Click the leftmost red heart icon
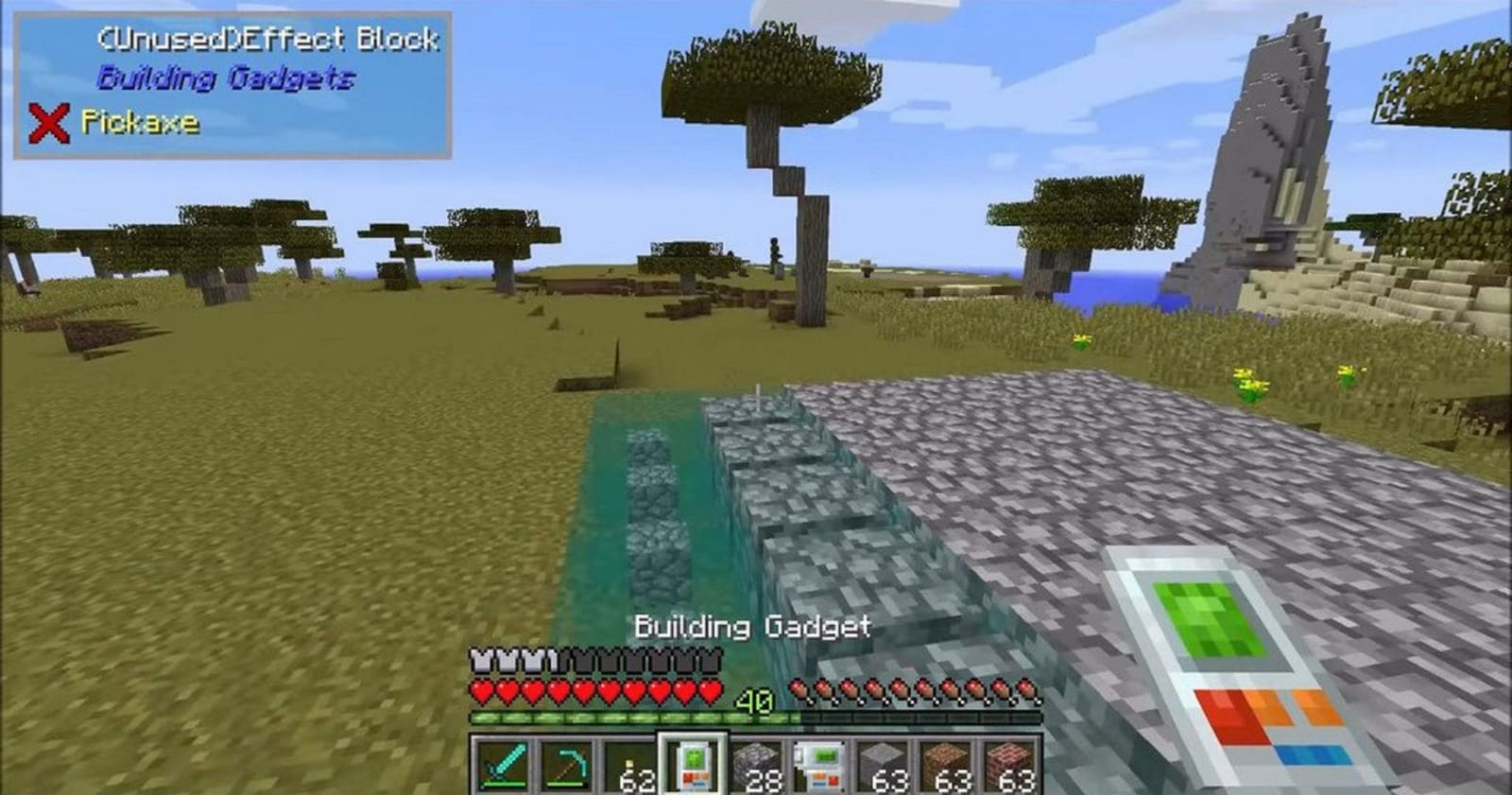Viewport: 1512px width, 795px height. [482, 690]
